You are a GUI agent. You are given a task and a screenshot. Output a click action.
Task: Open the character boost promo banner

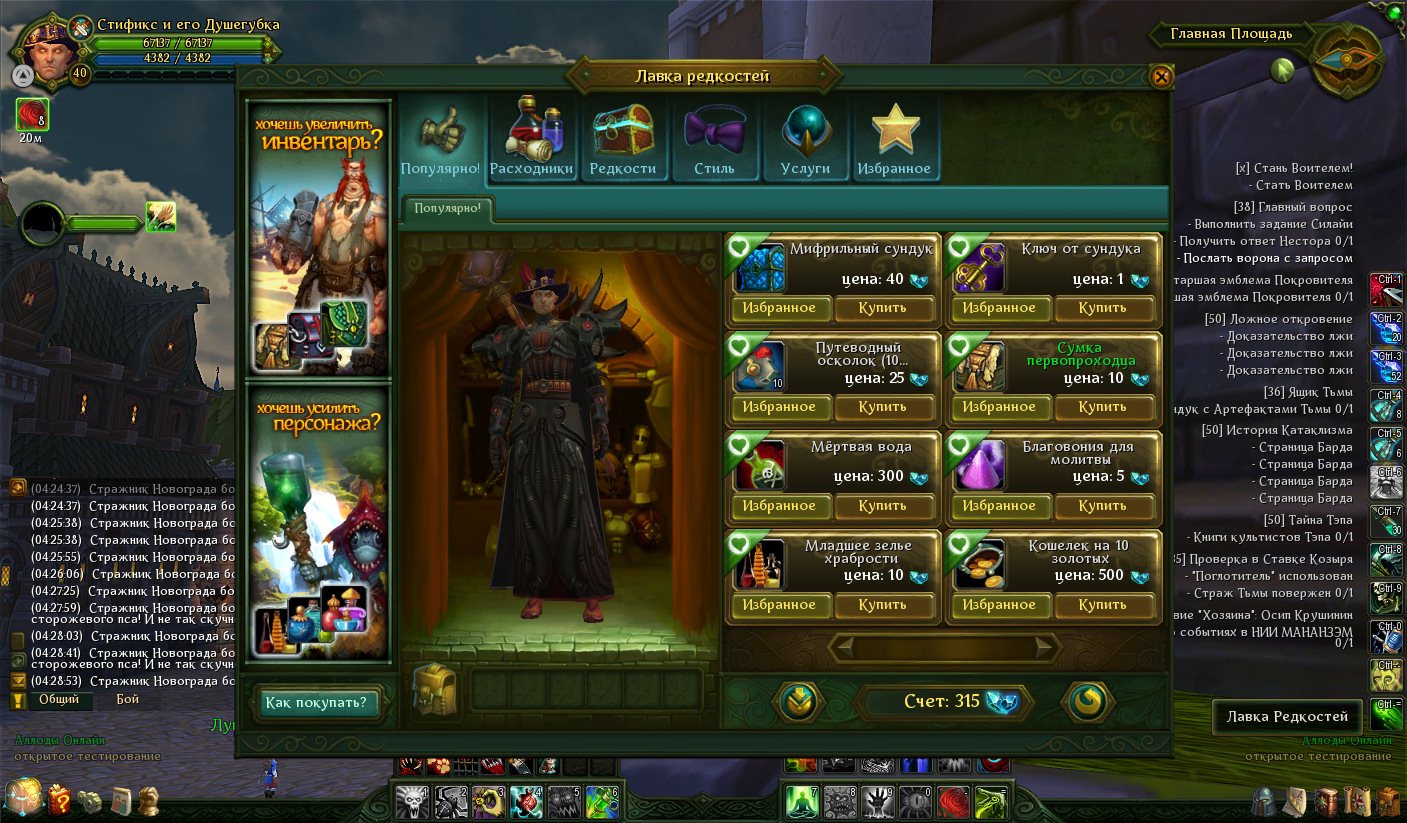pyautogui.click(x=317, y=522)
